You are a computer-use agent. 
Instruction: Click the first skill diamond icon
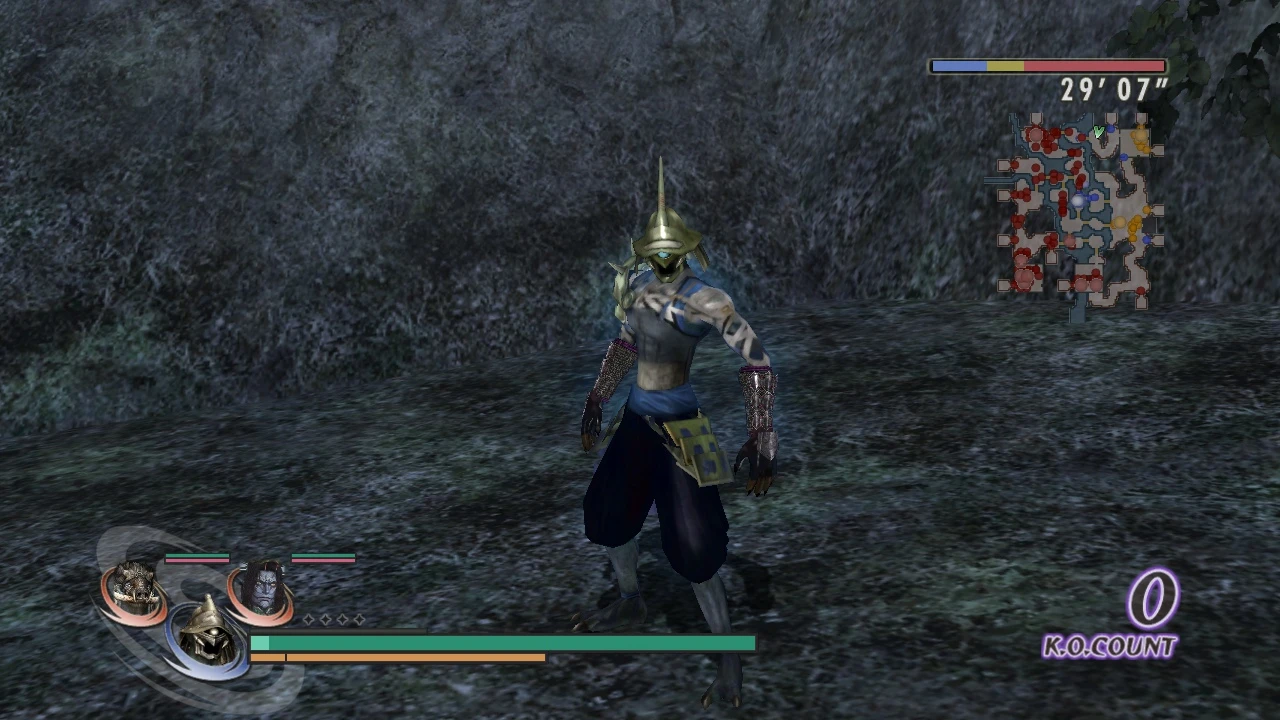click(x=309, y=619)
